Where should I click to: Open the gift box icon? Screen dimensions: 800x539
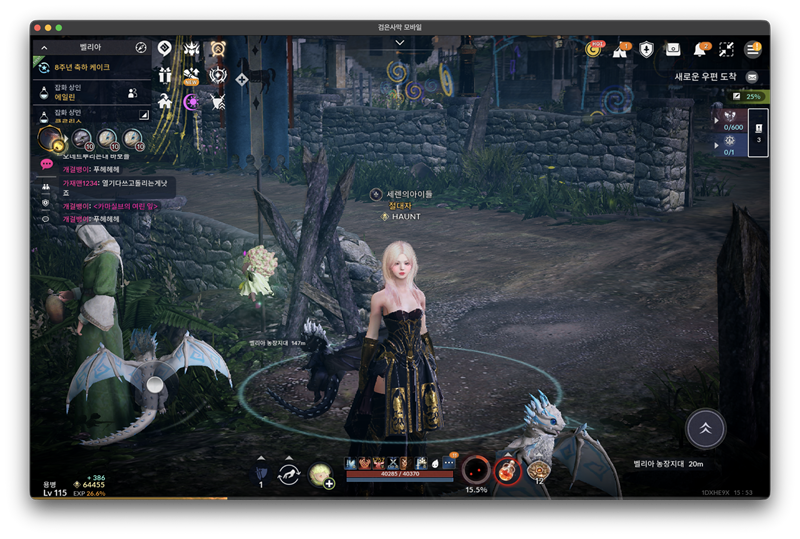tap(165, 75)
